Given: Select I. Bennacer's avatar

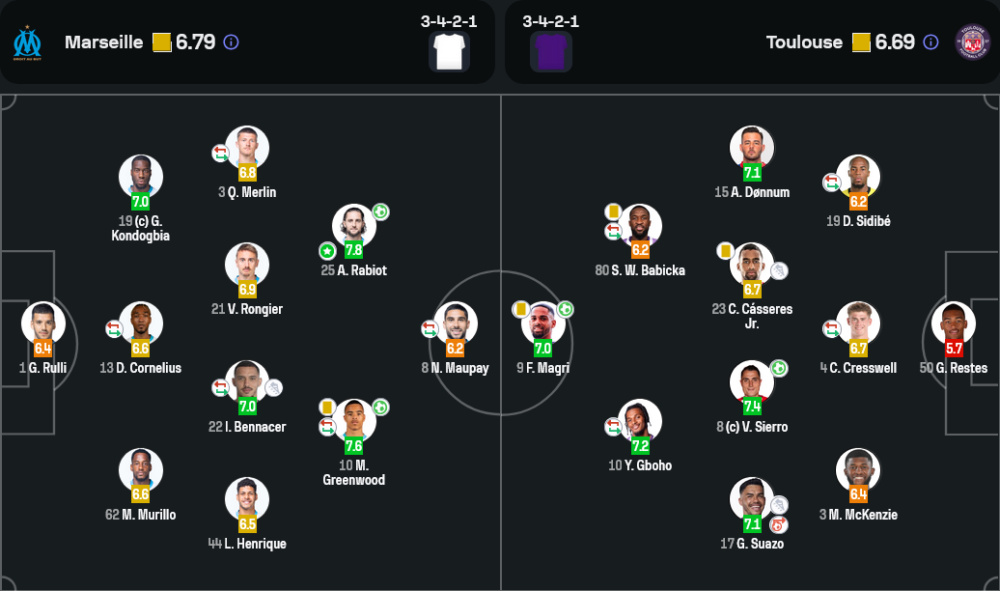Looking at the screenshot, I should pyautogui.click(x=247, y=382).
